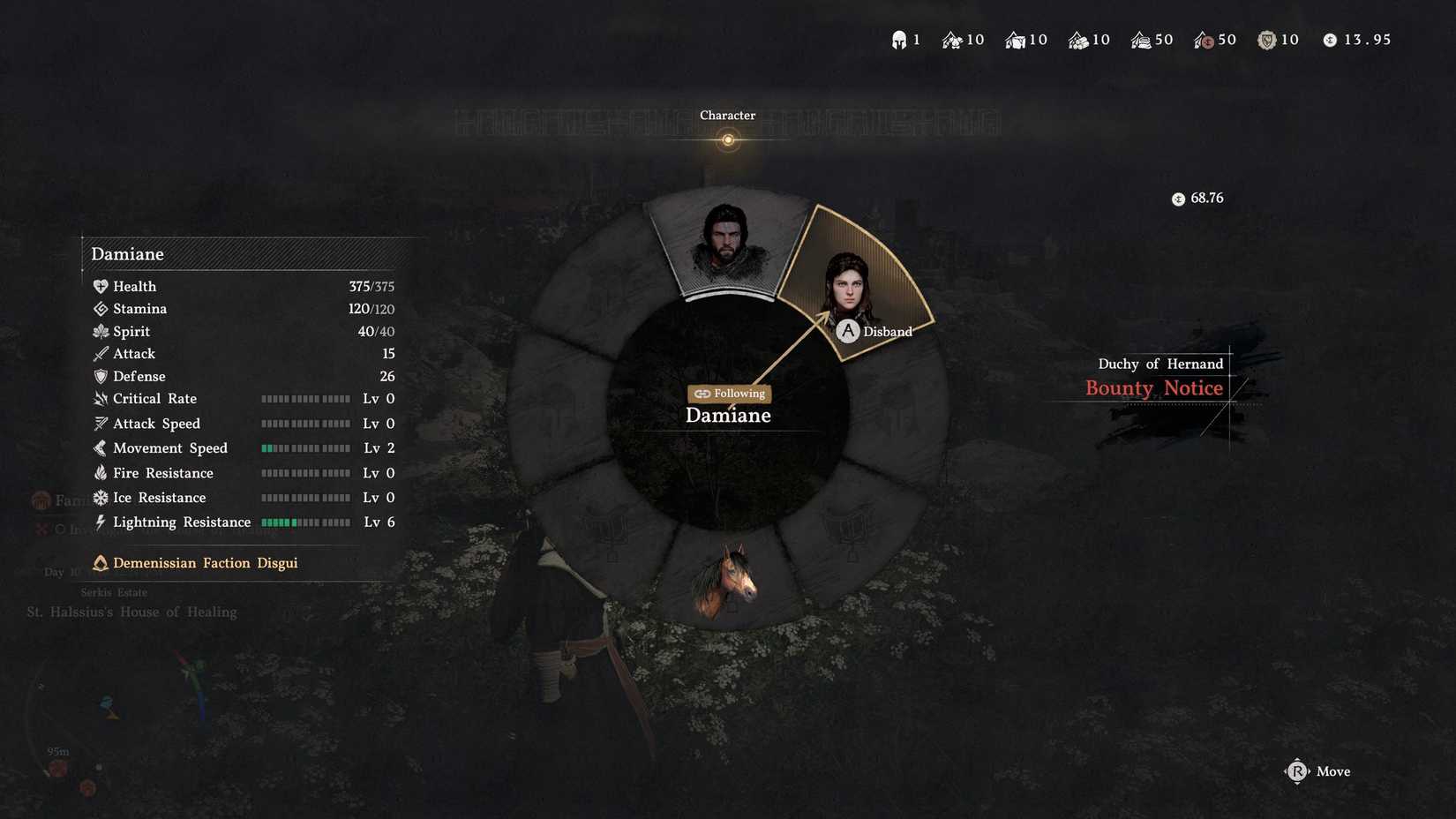1456x819 pixels.
Task: Click the Lightning Resistance bolt icon
Action: 99,522
